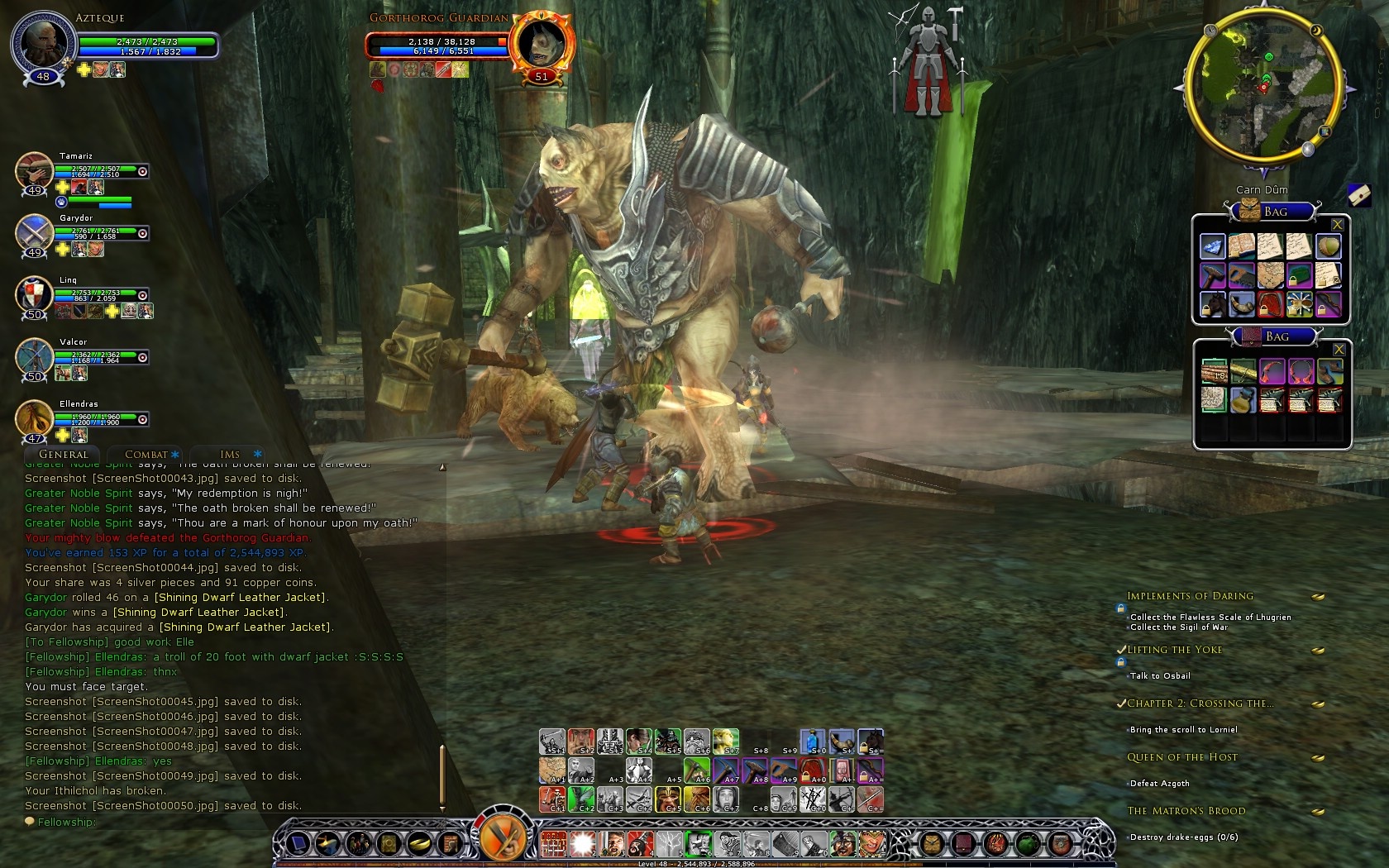The height and width of the screenshot is (868, 1389).
Task: Select the Implements of Daring quest
Action: (1190, 596)
